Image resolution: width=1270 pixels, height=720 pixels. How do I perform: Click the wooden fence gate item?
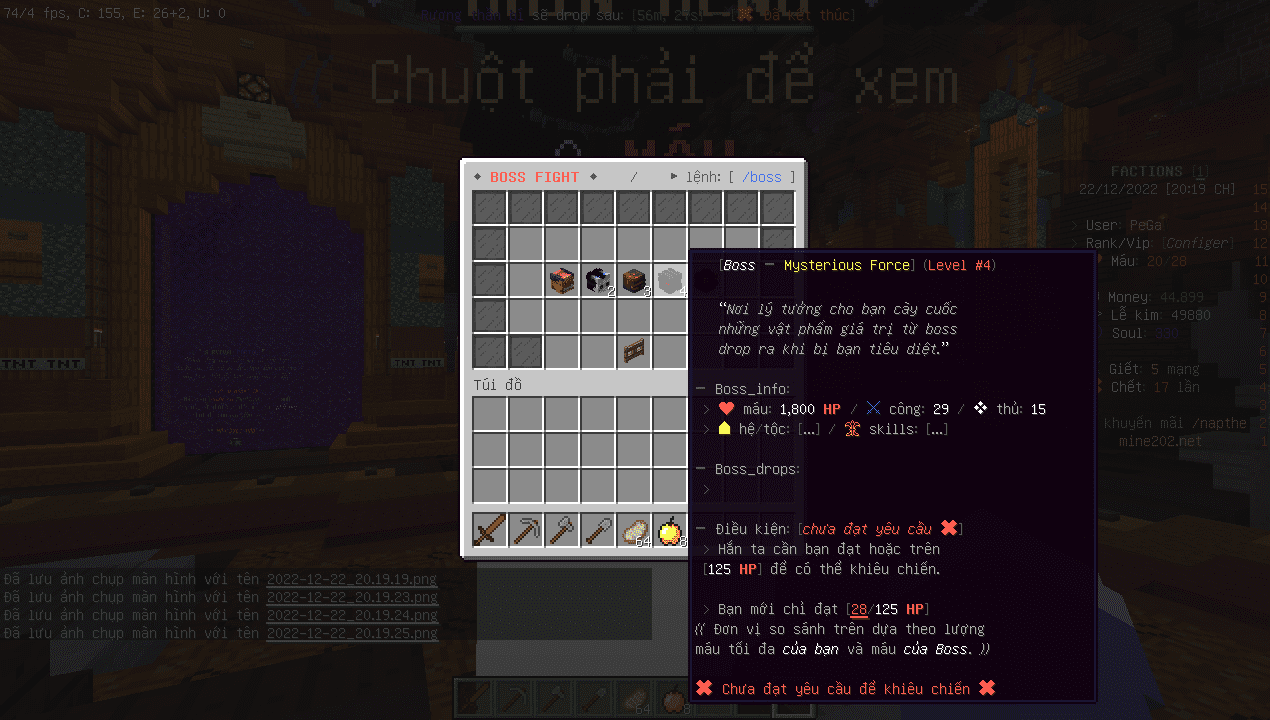pyautogui.click(x=634, y=352)
